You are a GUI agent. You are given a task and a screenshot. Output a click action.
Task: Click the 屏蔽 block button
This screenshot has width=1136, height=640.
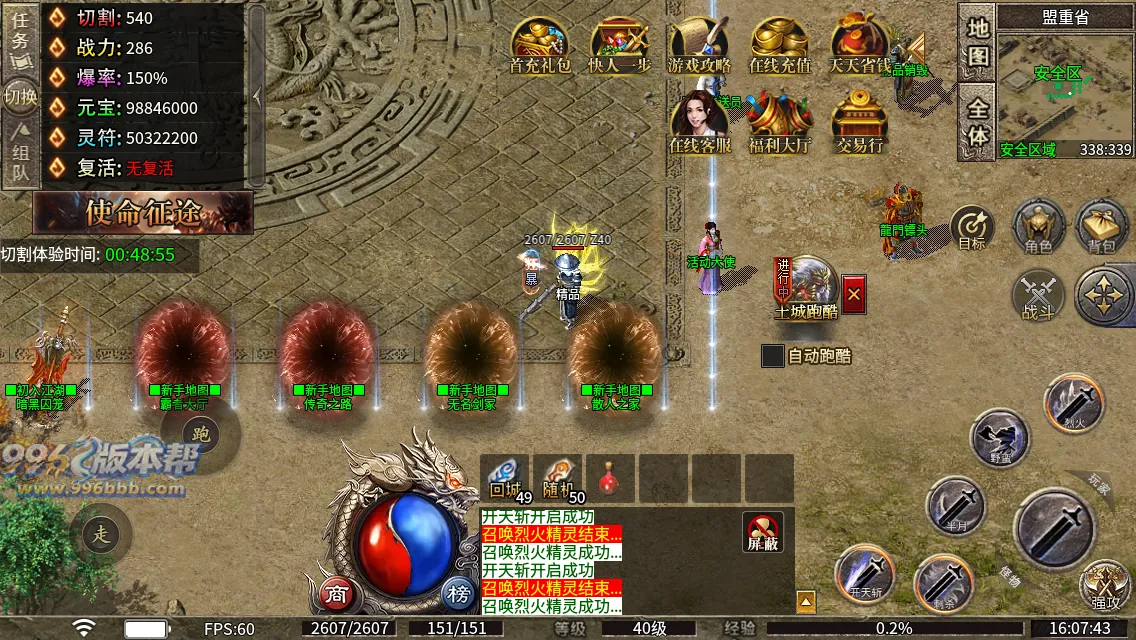763,533
